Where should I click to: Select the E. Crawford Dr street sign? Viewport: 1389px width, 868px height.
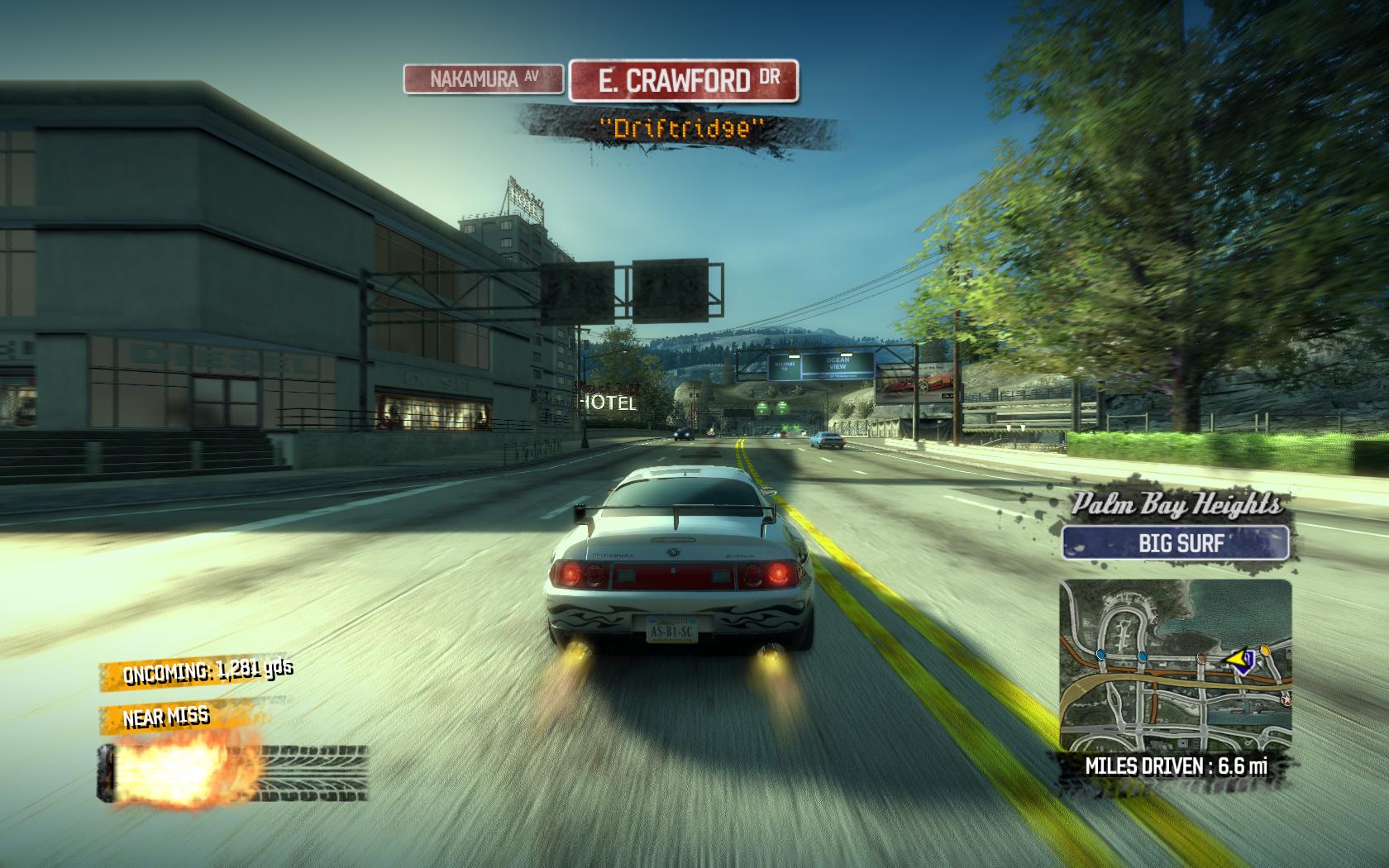tap(684, 80)
